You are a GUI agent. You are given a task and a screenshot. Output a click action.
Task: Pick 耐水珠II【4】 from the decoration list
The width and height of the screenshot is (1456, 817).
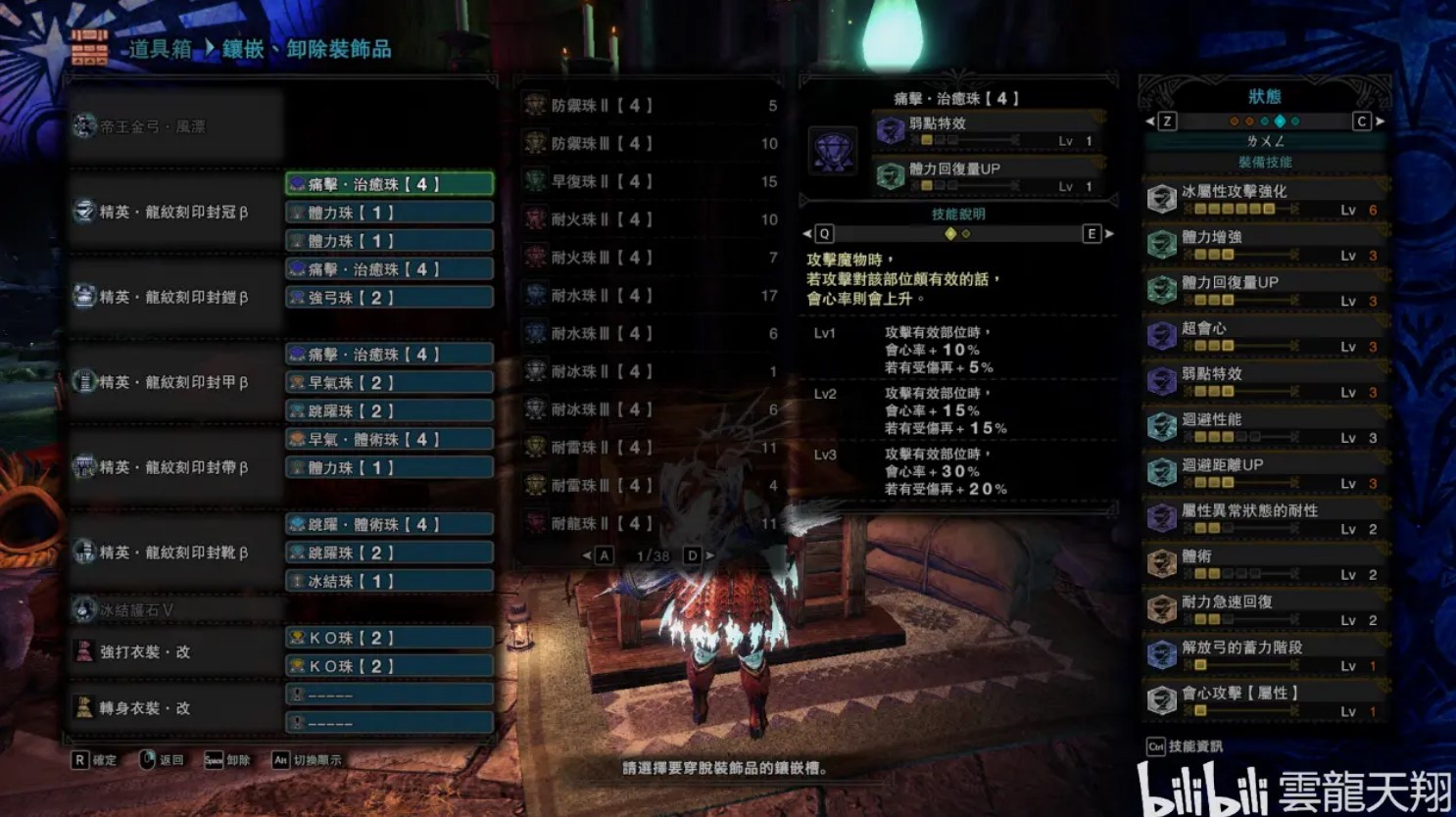651,296
